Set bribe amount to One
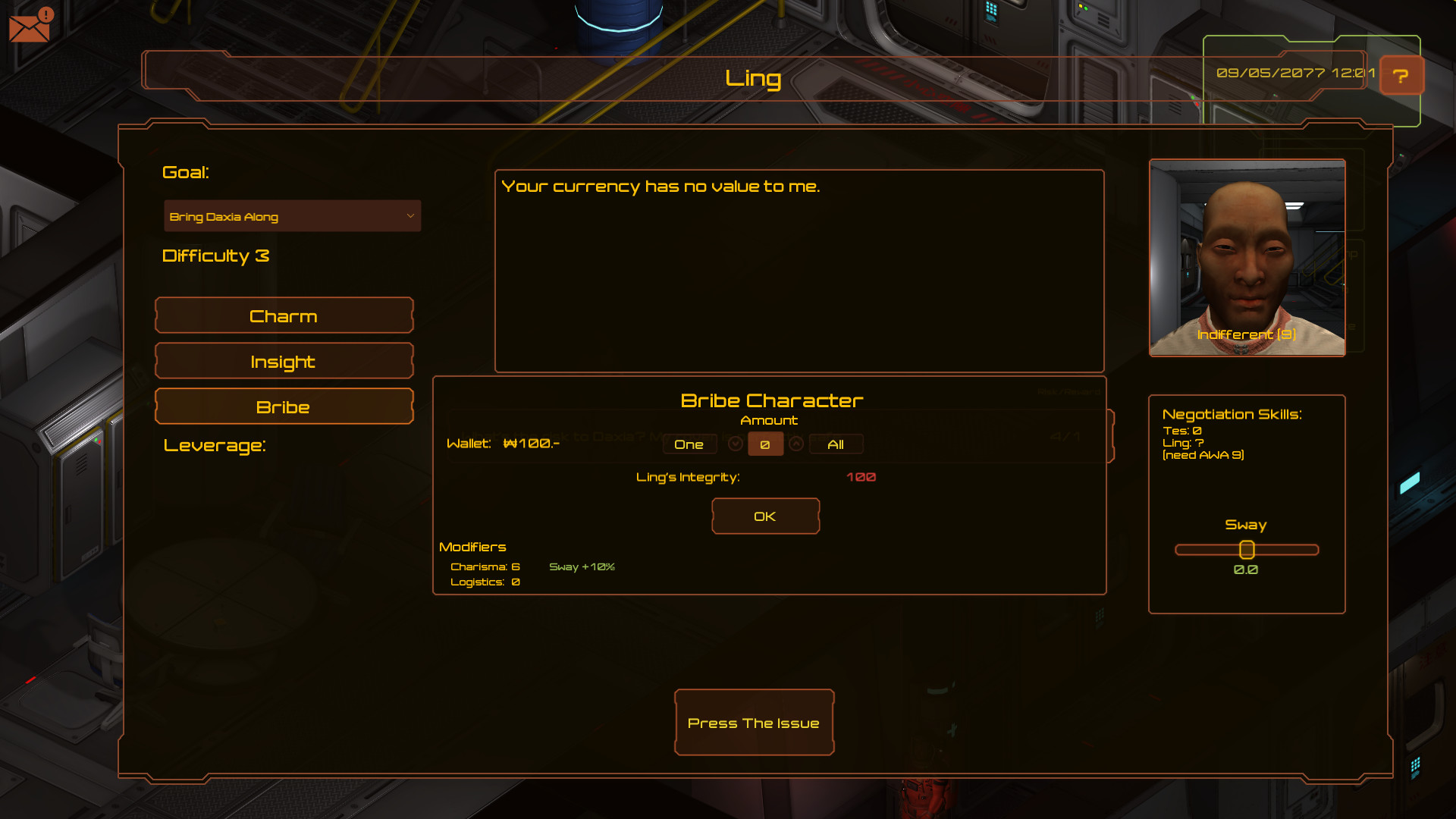The image size is (1456, 819). [x=689, y=444]
